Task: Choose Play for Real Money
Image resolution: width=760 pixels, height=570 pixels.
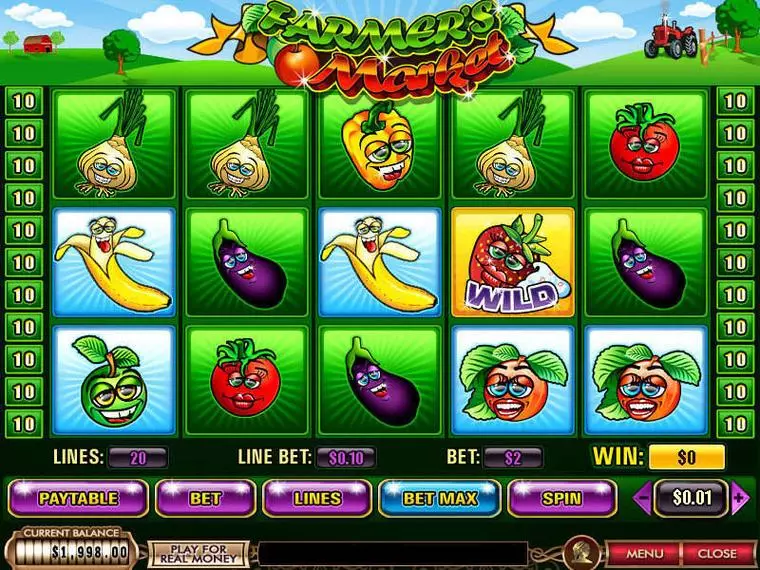Action: (x=198, y=553)
